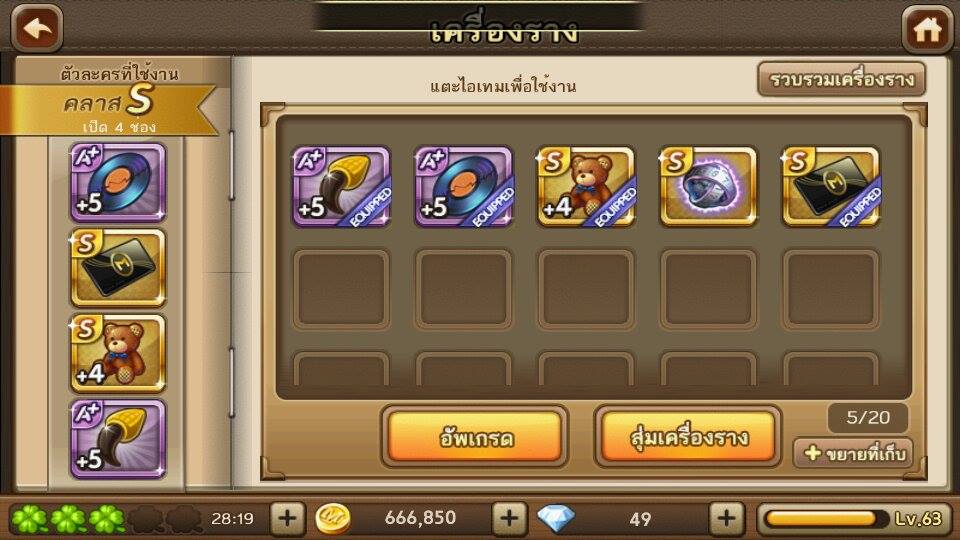Return to the home screen
The height and width of the screenshot is (540, 960).
(927, 28)
